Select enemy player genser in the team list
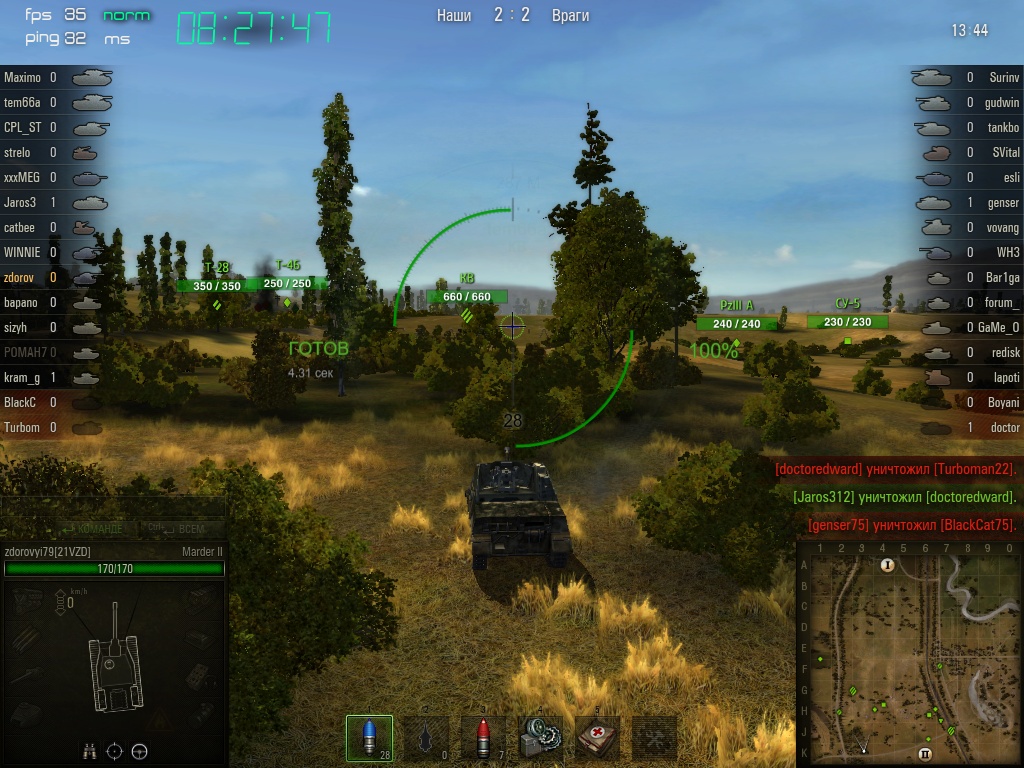The width and height of the screenshot is (1024, 768). (x=1003, y=202)
